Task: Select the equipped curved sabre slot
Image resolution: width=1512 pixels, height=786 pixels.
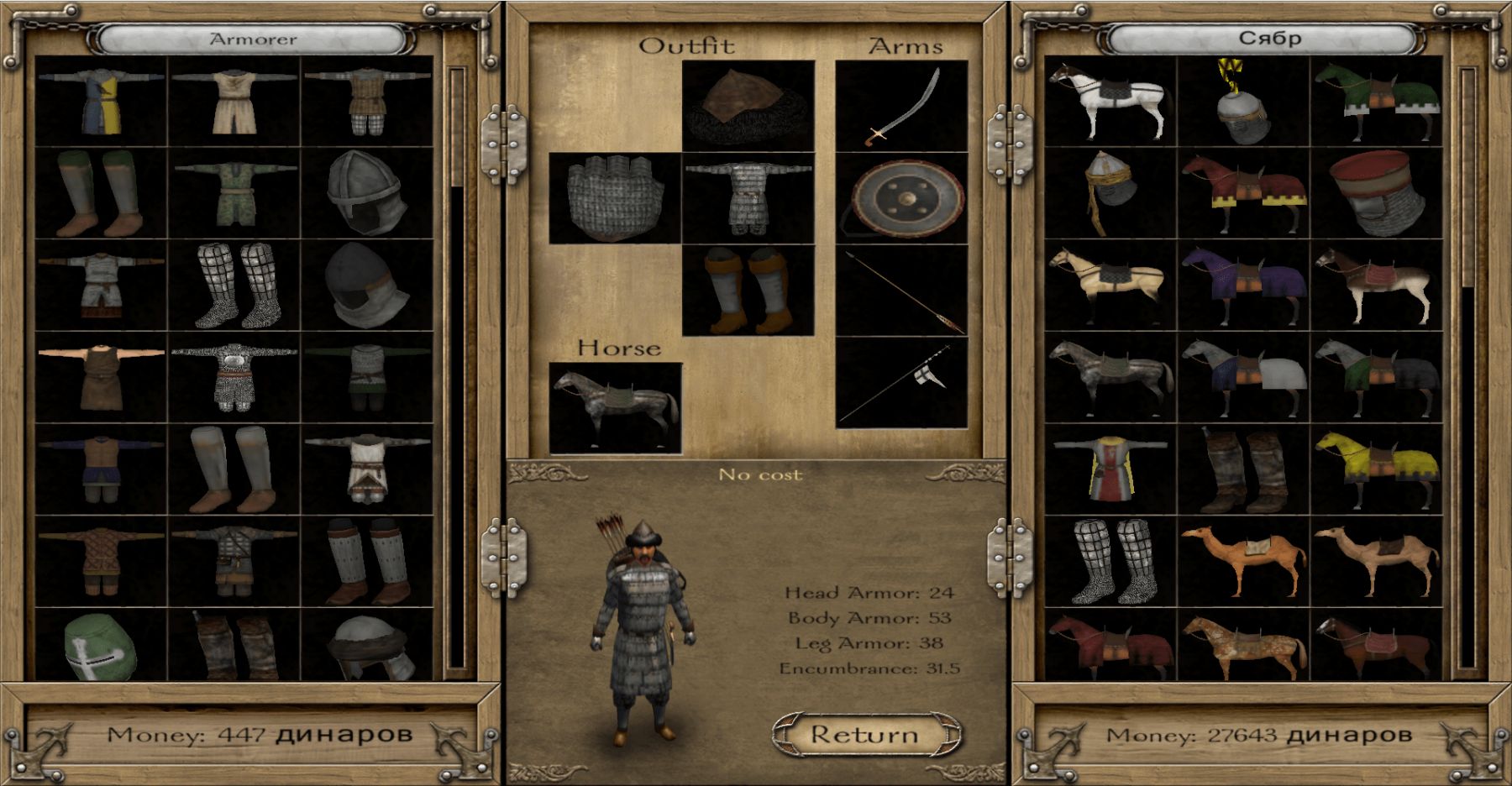Action: tap(901, 106)
